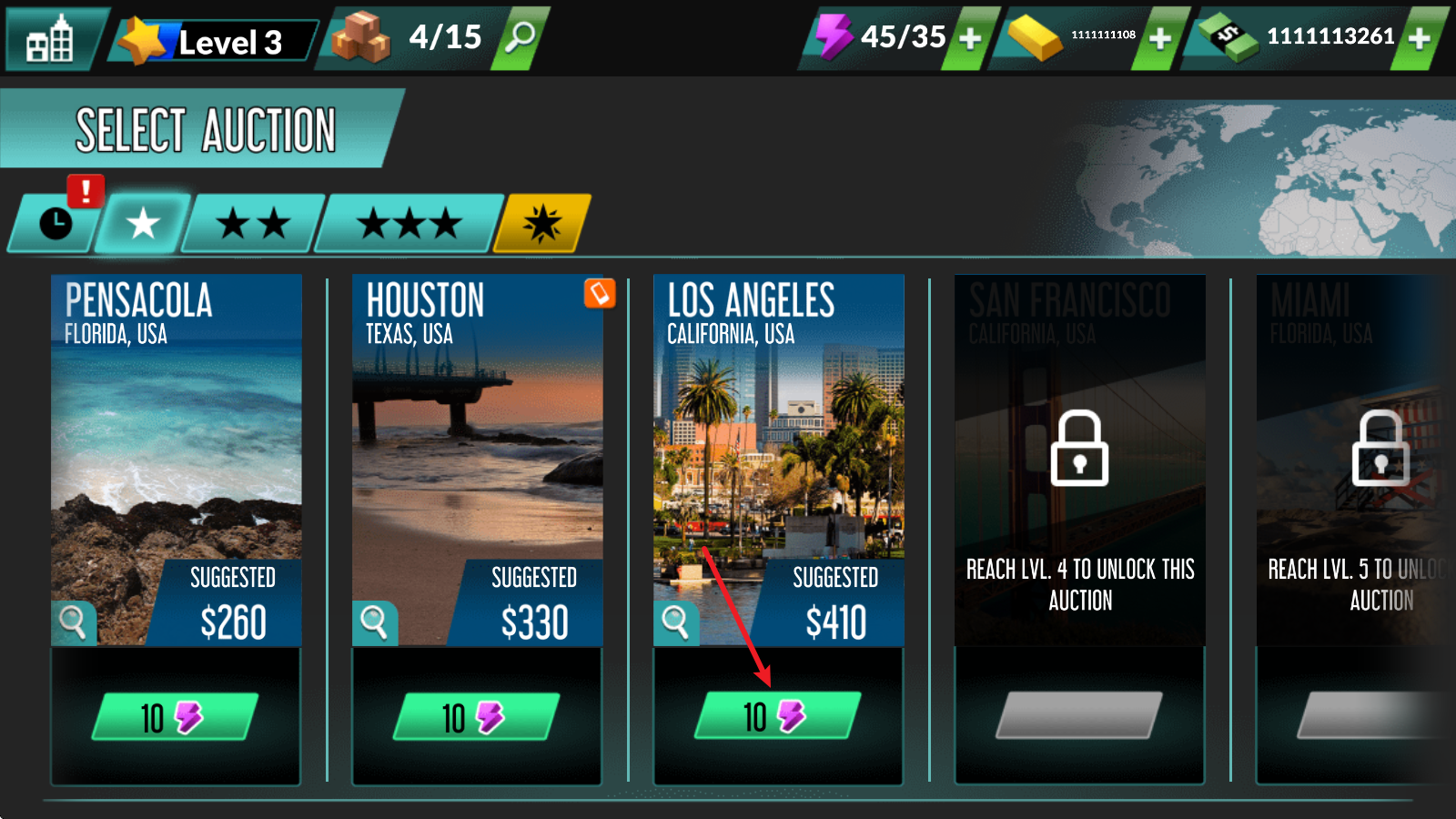Open the city buildings home button
The height and width of the screenshot is (819, 1456).
[x=49, y=41]
